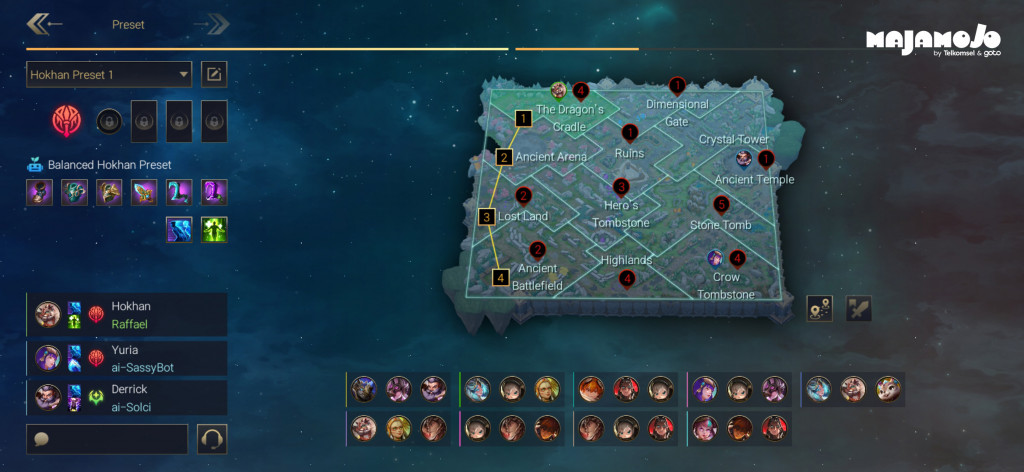
Task: Choose Stone Tomb on the map
Action: coord(720,225)
